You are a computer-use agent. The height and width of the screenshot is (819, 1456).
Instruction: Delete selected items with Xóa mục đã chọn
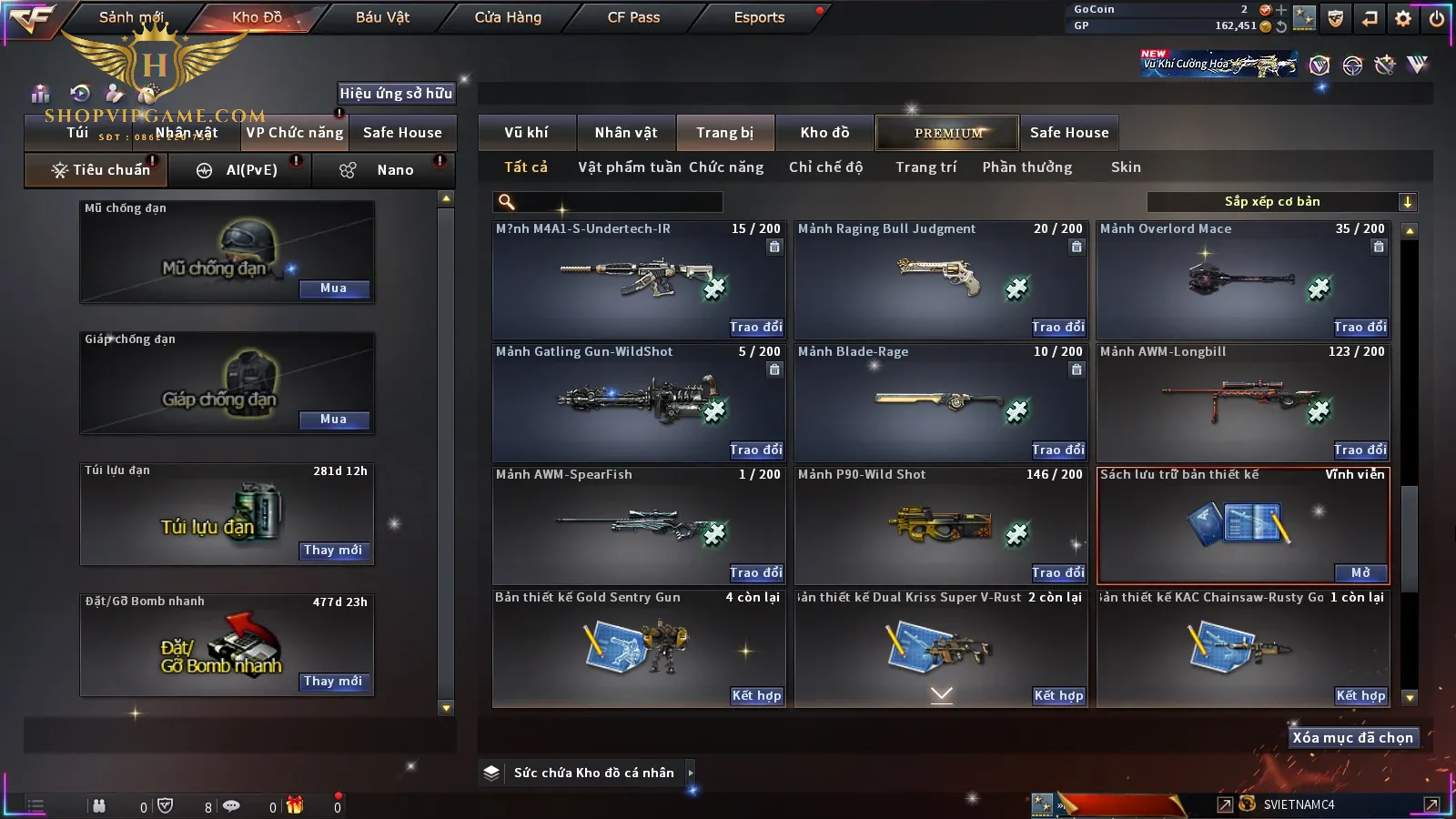pyautogui.click(x=1352, y=738)
